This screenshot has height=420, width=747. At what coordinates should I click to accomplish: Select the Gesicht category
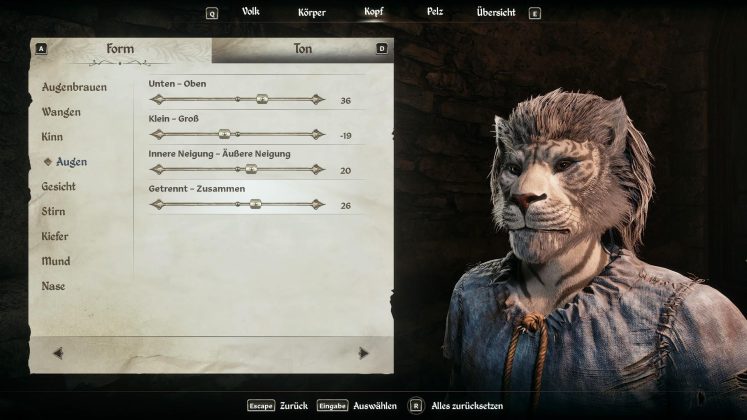click(58, 186)
